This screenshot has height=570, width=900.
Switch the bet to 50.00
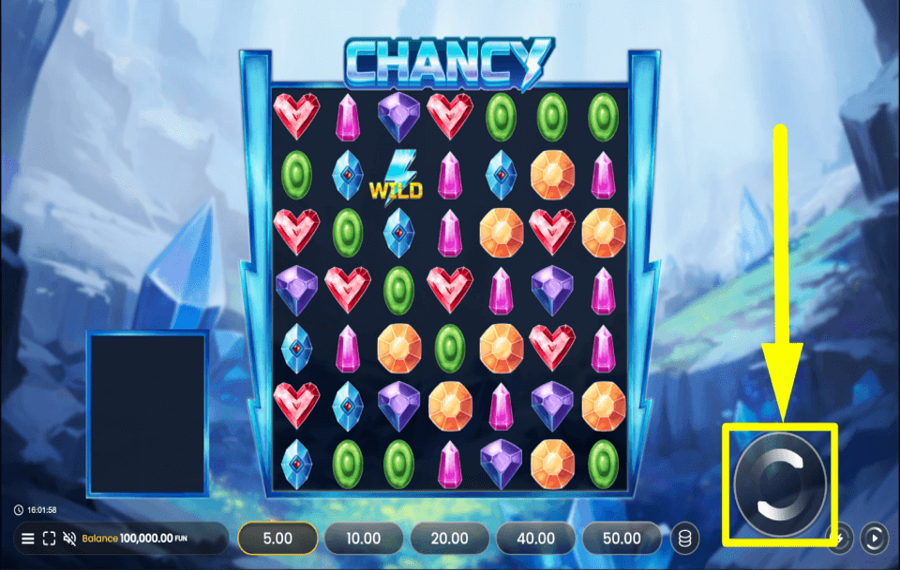pyautogui.click(x=621, y=538)
